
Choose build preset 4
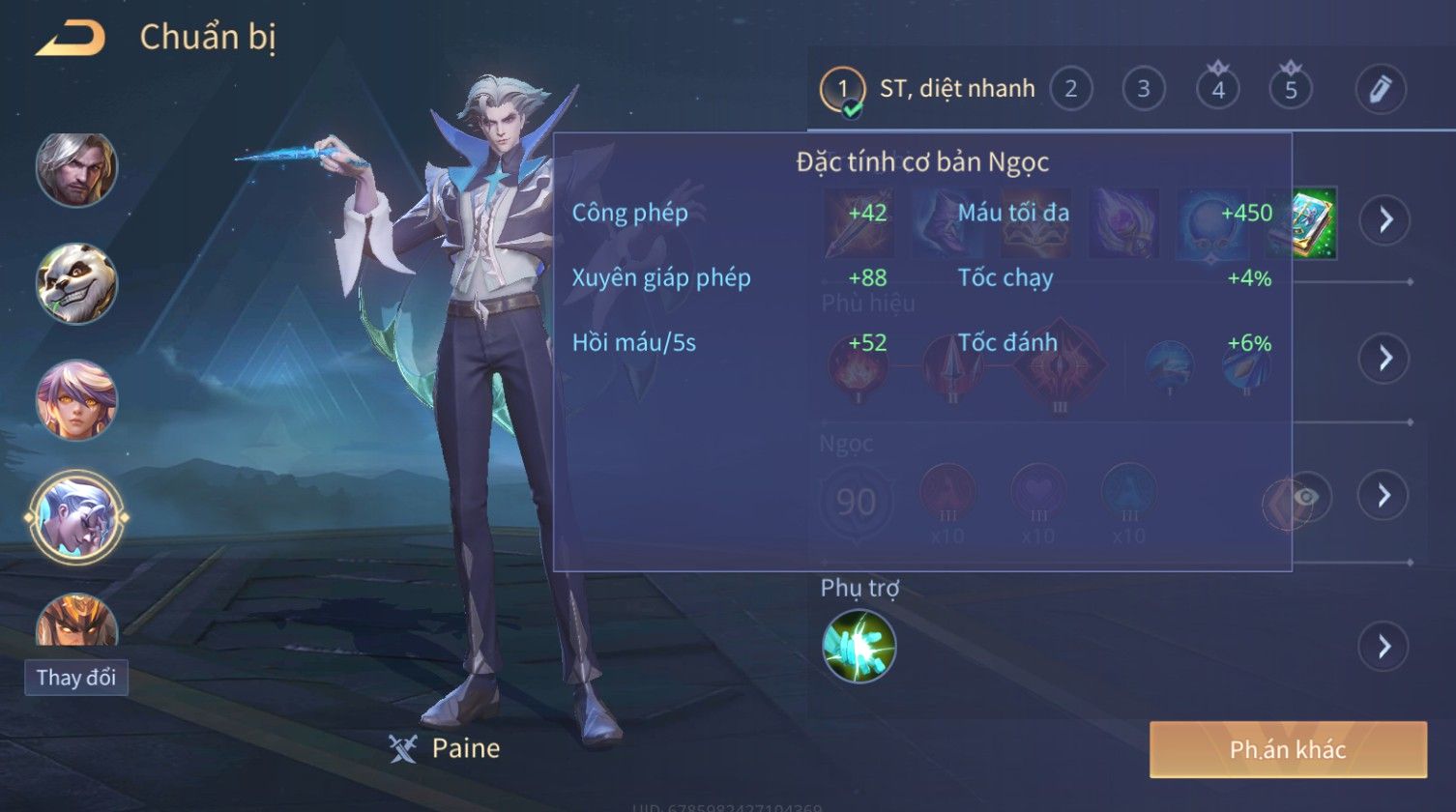click(x=1217, y=90)
